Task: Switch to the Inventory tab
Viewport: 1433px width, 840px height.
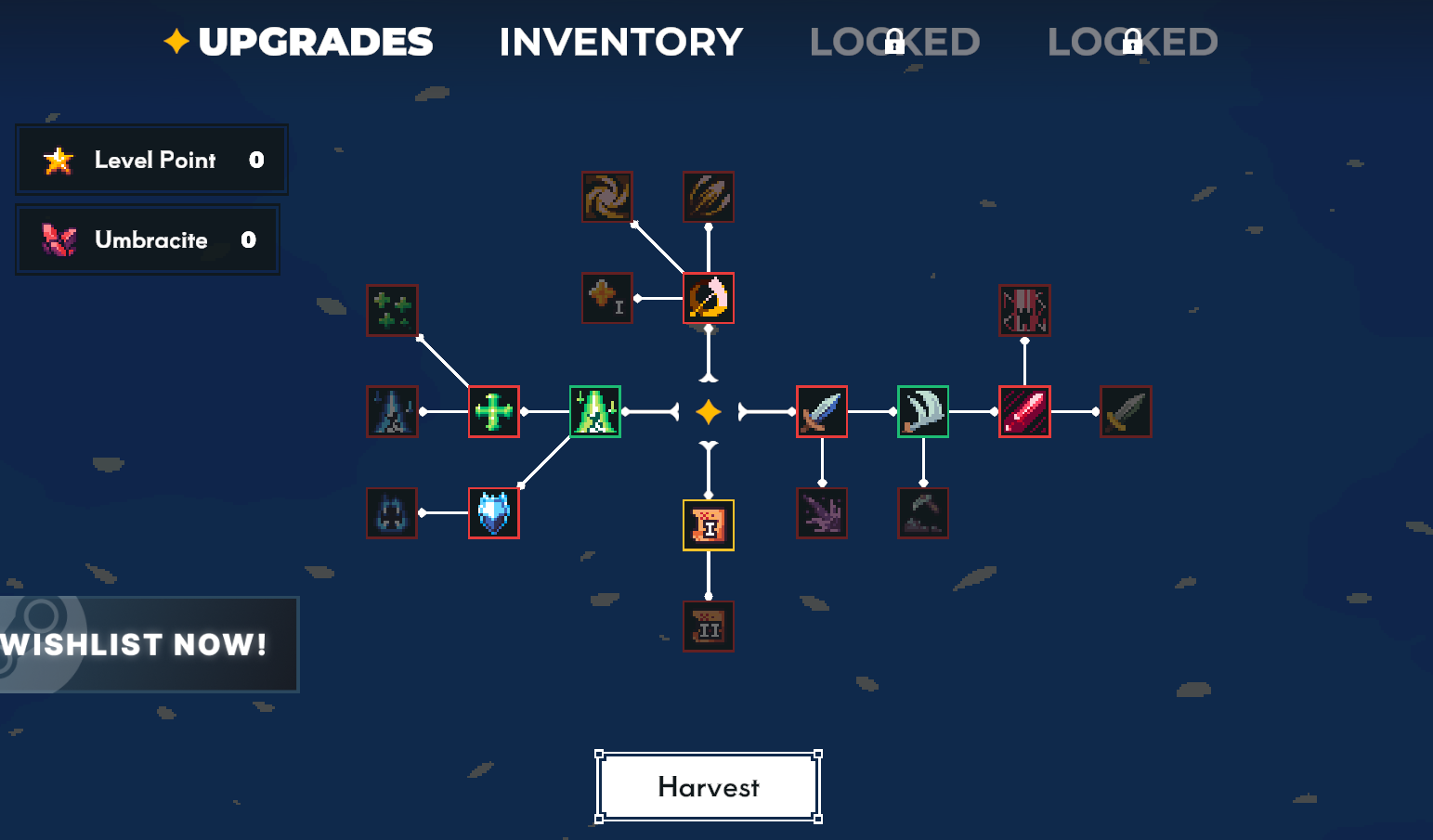Action: (620, 42)
